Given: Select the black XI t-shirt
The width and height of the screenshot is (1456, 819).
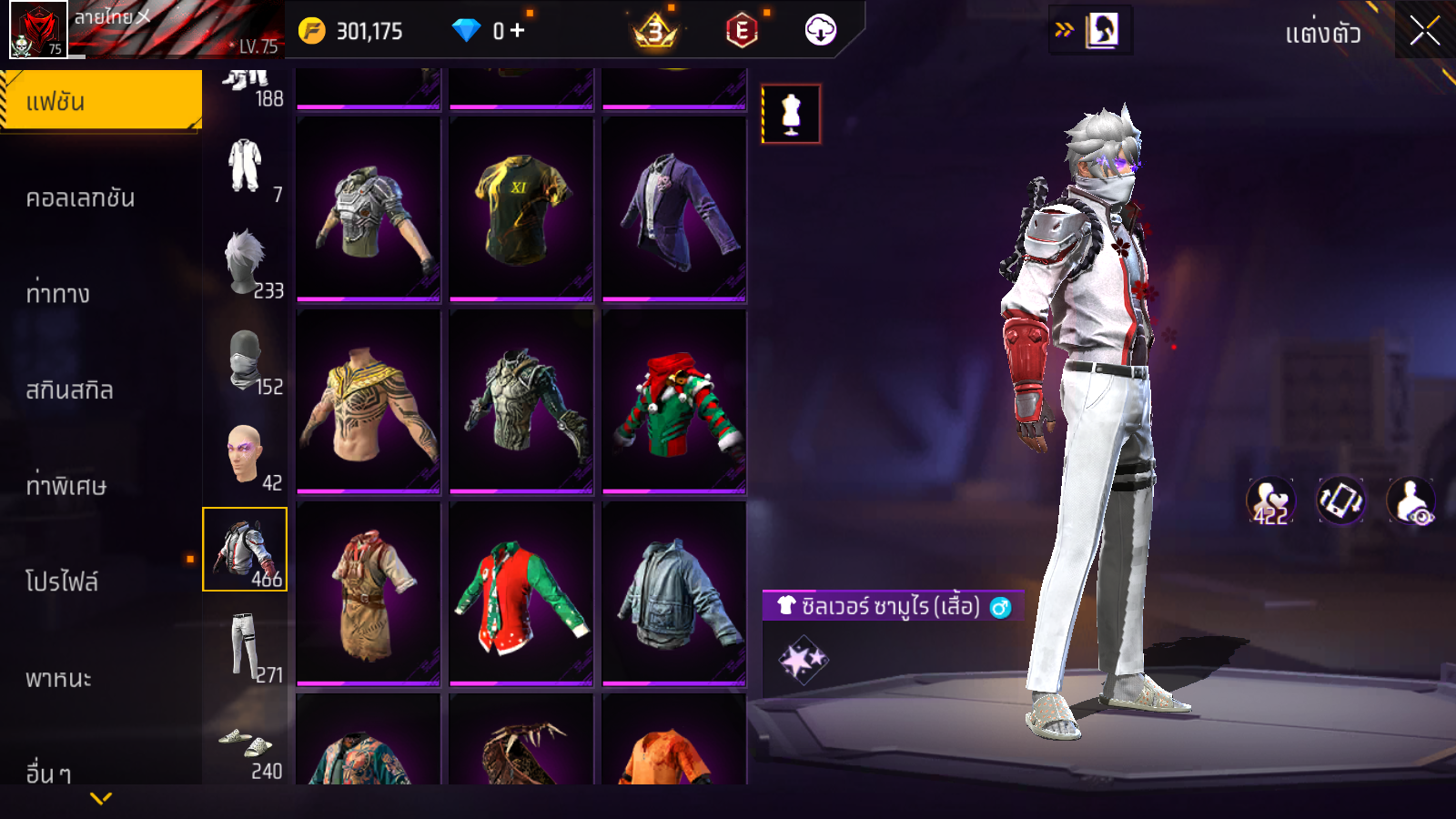Looking at the screenshot, I should (521, 209).
